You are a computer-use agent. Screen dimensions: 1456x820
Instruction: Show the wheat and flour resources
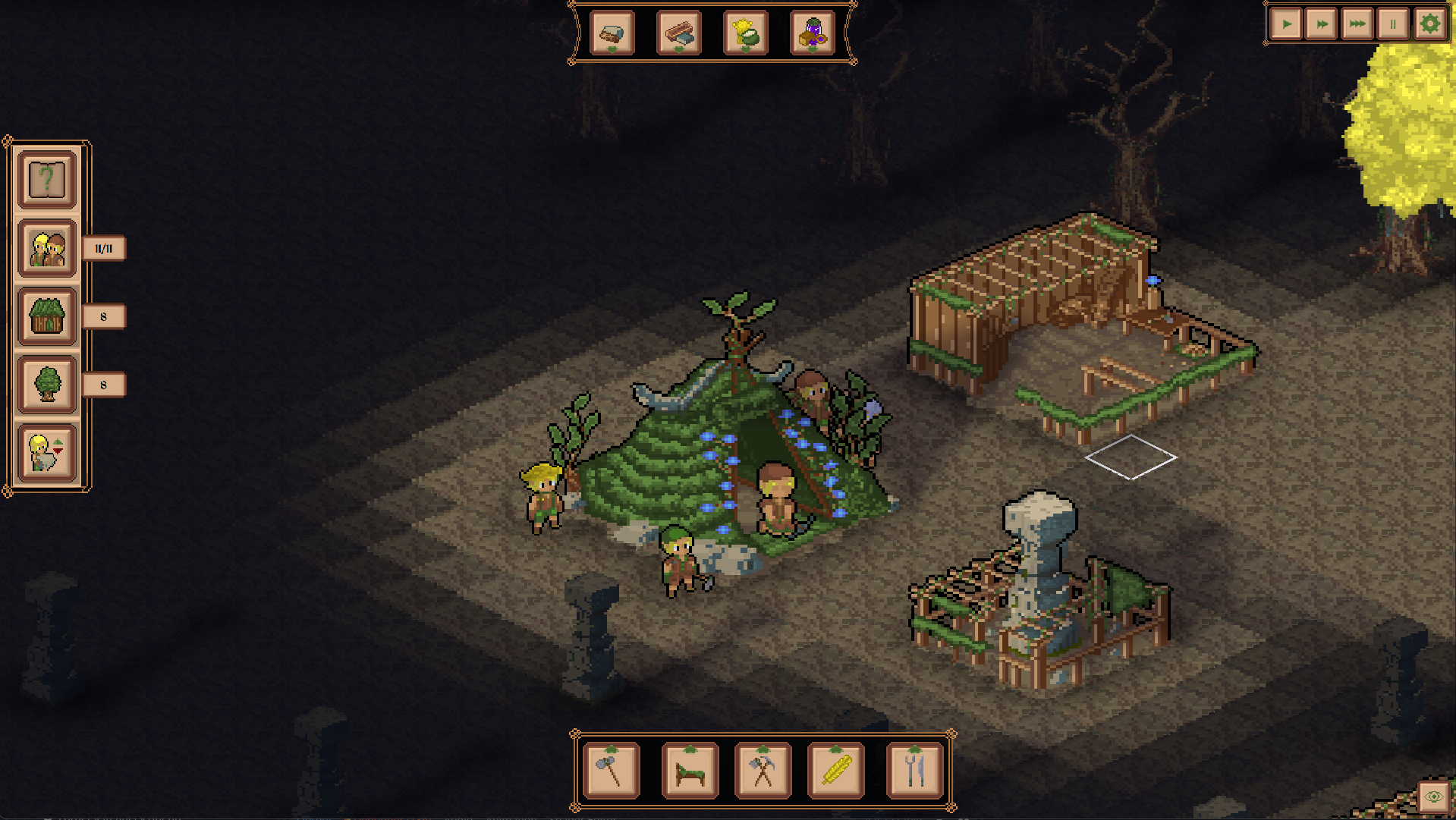[745, 33]
